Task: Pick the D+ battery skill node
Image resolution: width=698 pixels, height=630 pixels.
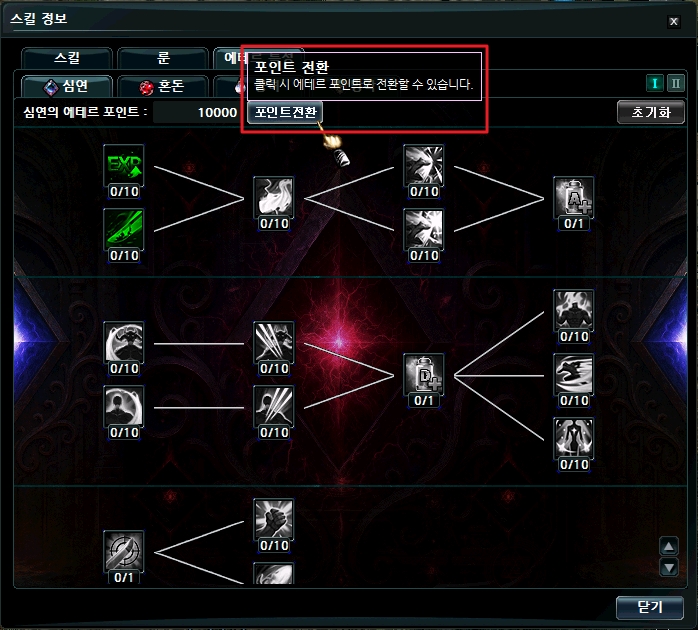Action: pyautogui.click(x=424, y=374)
